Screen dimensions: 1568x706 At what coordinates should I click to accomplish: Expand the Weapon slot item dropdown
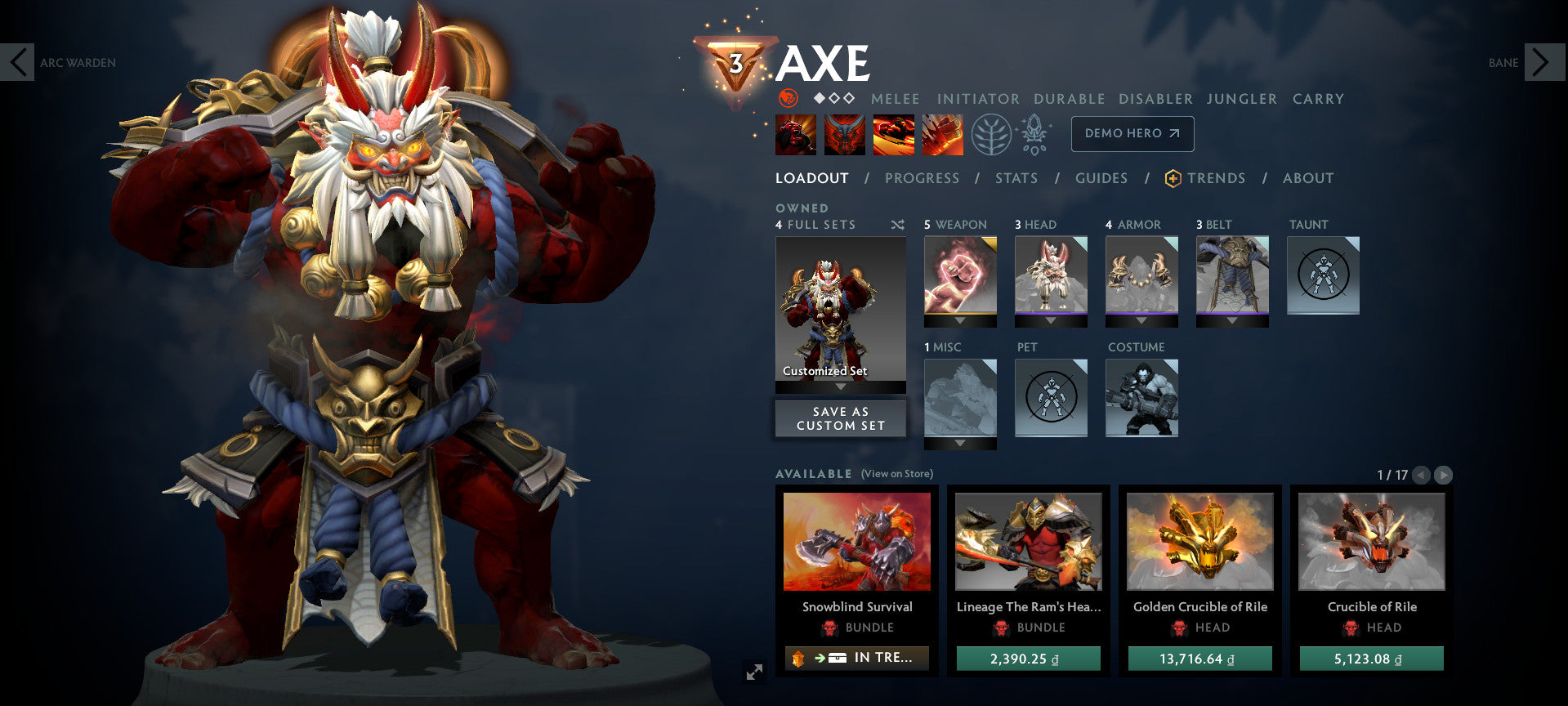[960, 322]
